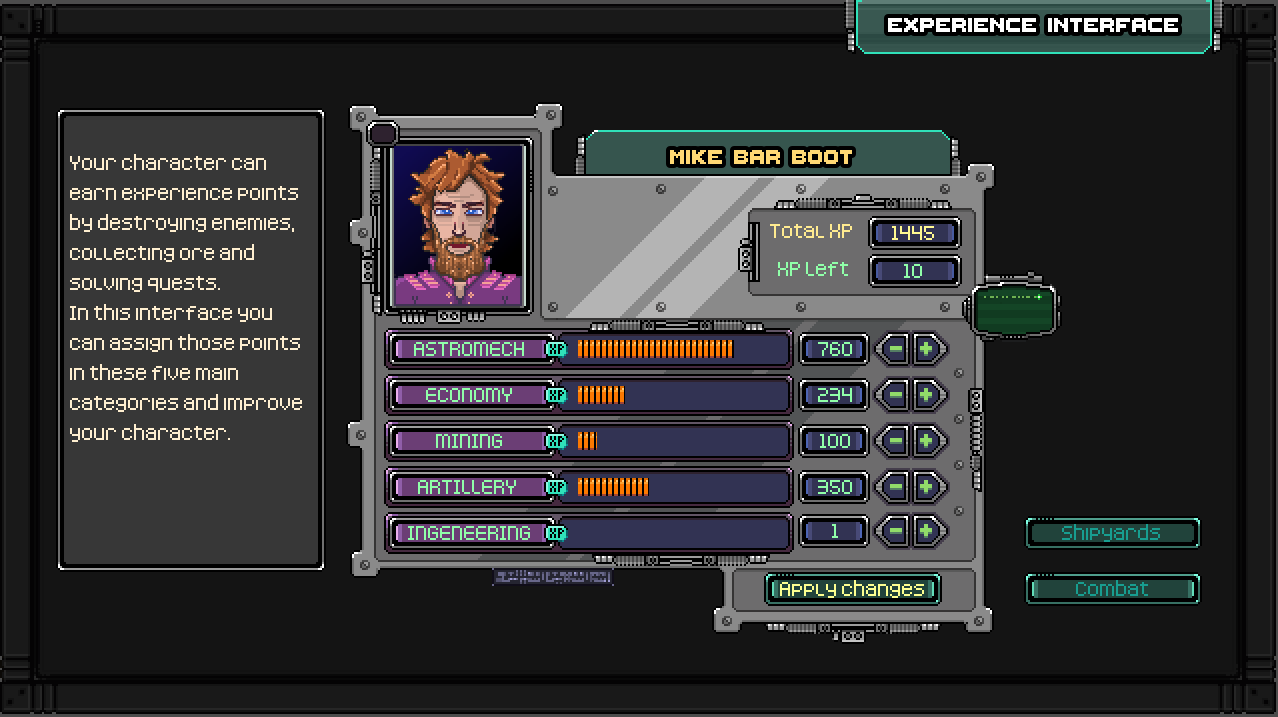Decrease Astromech points with minus button
Image resolution: width=1278 pixels, height=717 pixels.
tap(895, 349)
